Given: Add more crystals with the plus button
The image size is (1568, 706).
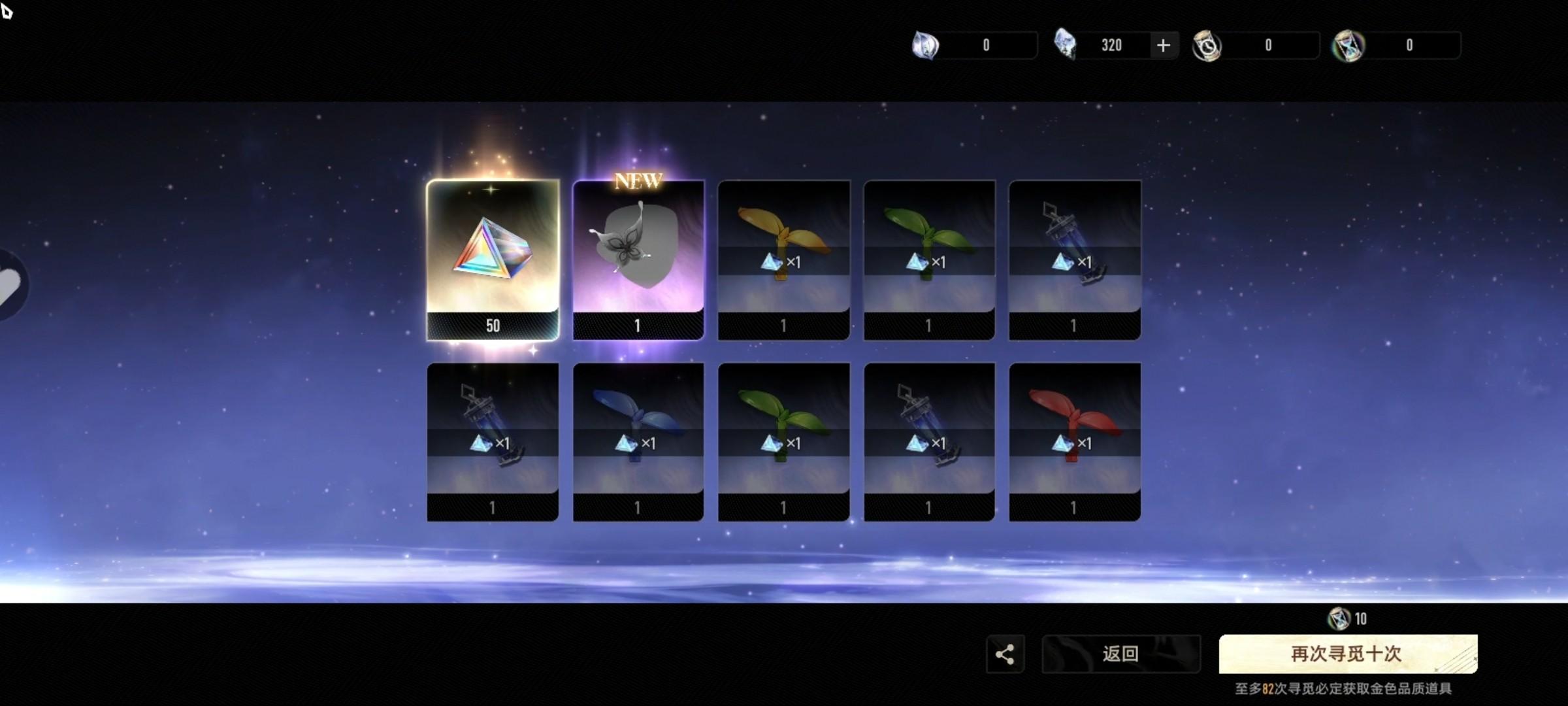Looking at the screenshot, I should coord(1163,45).
